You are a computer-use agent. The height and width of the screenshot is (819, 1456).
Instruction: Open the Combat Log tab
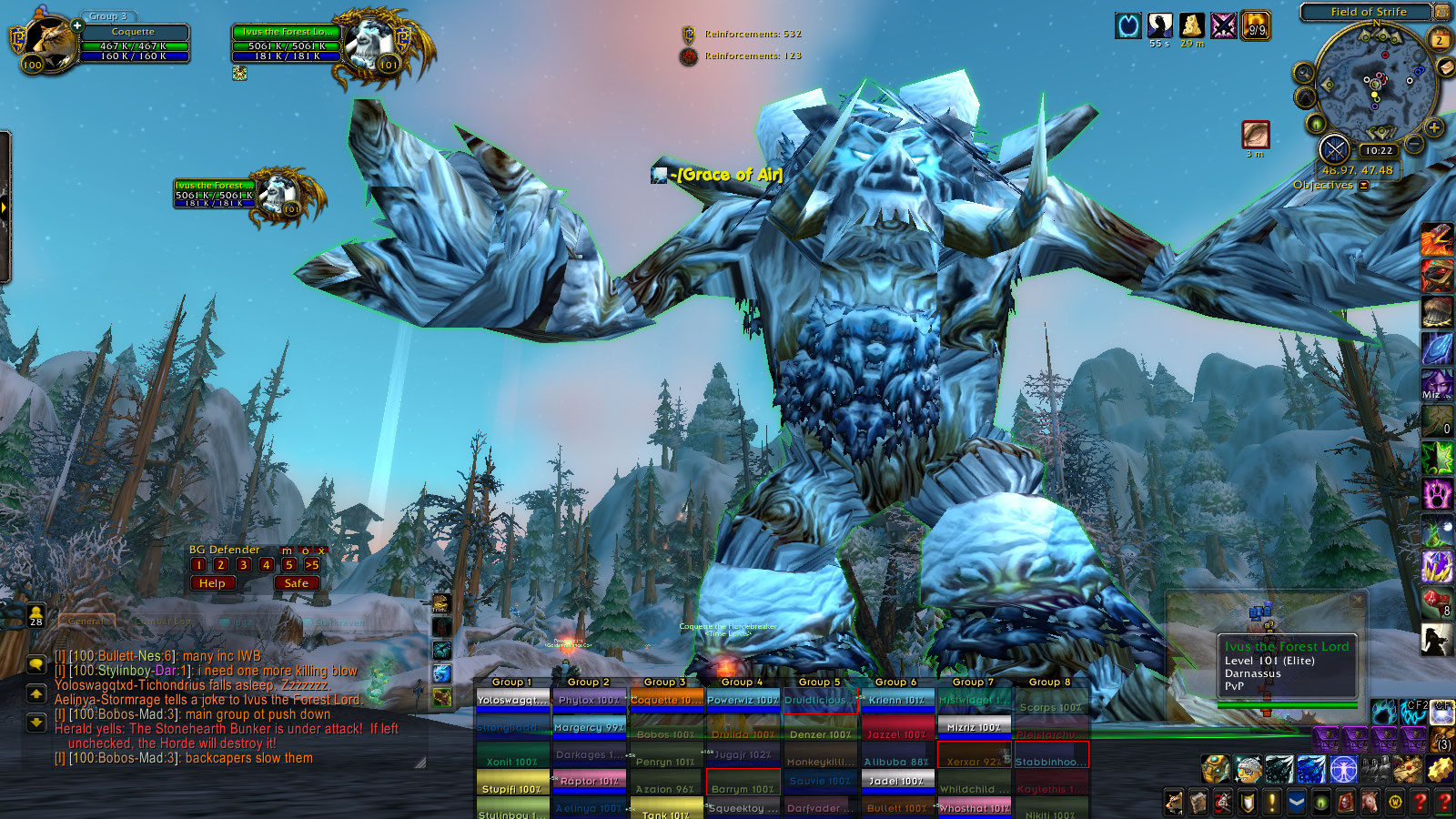tap(164, 622)
